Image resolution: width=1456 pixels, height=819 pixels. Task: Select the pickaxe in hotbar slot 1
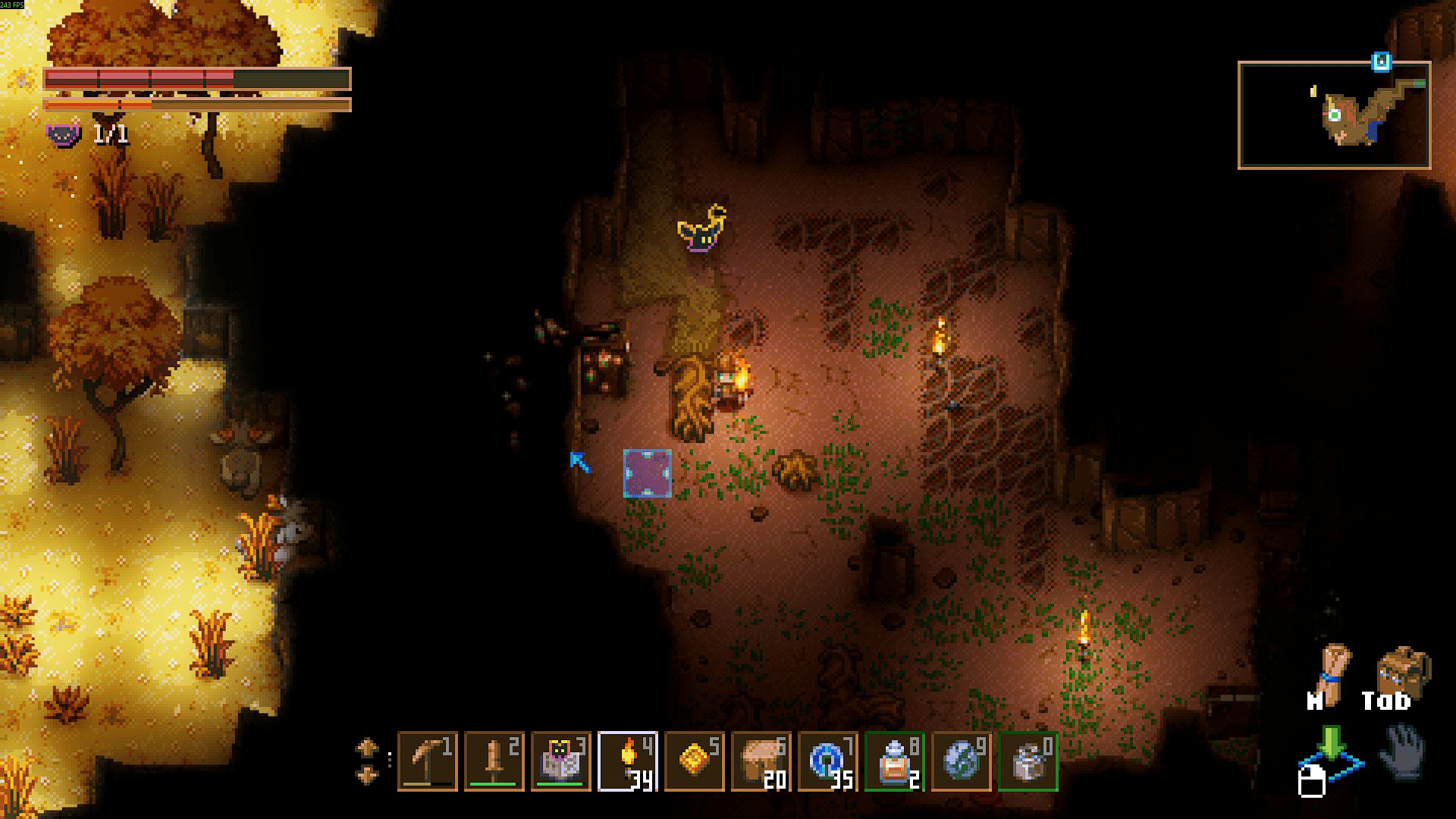click(427, 761)
